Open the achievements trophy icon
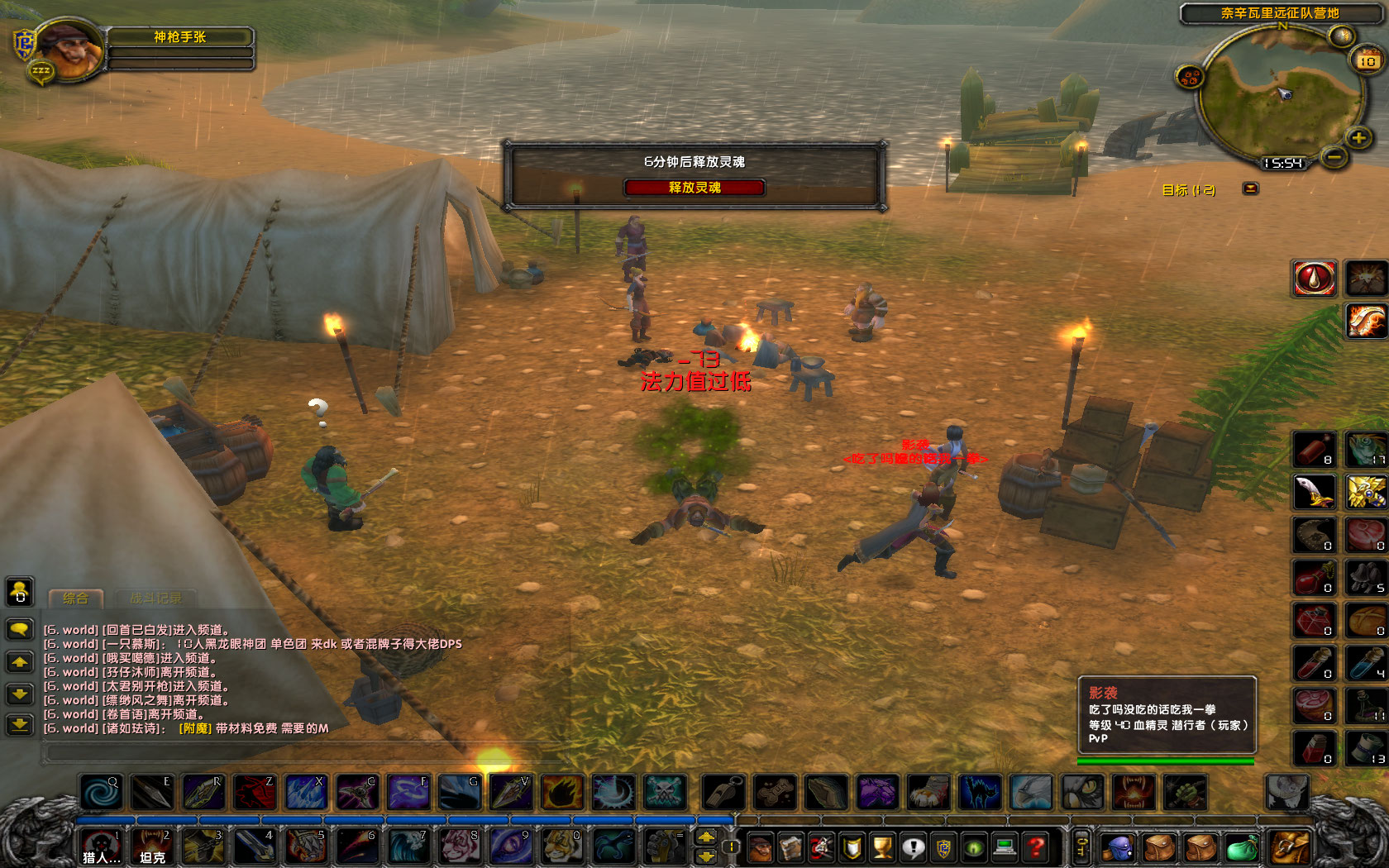 [881, 846]
